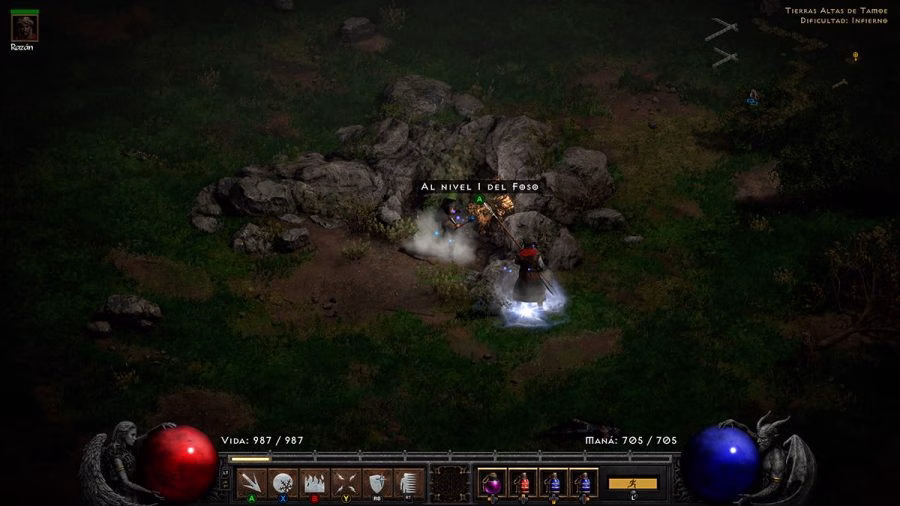900x506 pixels.
Task: Use the purple rejuvenation potion
Action: 492,483
